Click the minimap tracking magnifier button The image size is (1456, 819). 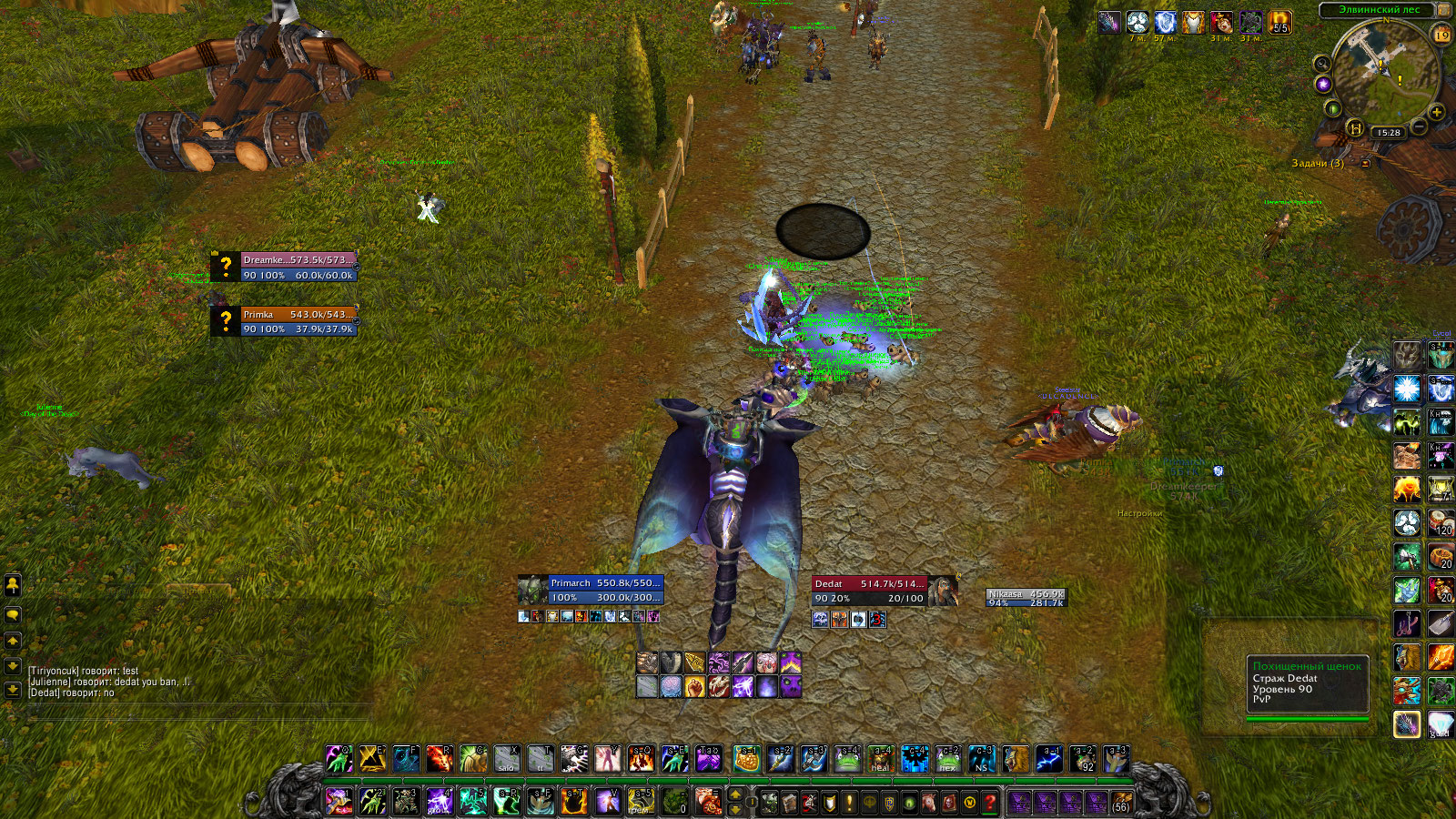click(1321, 63)
